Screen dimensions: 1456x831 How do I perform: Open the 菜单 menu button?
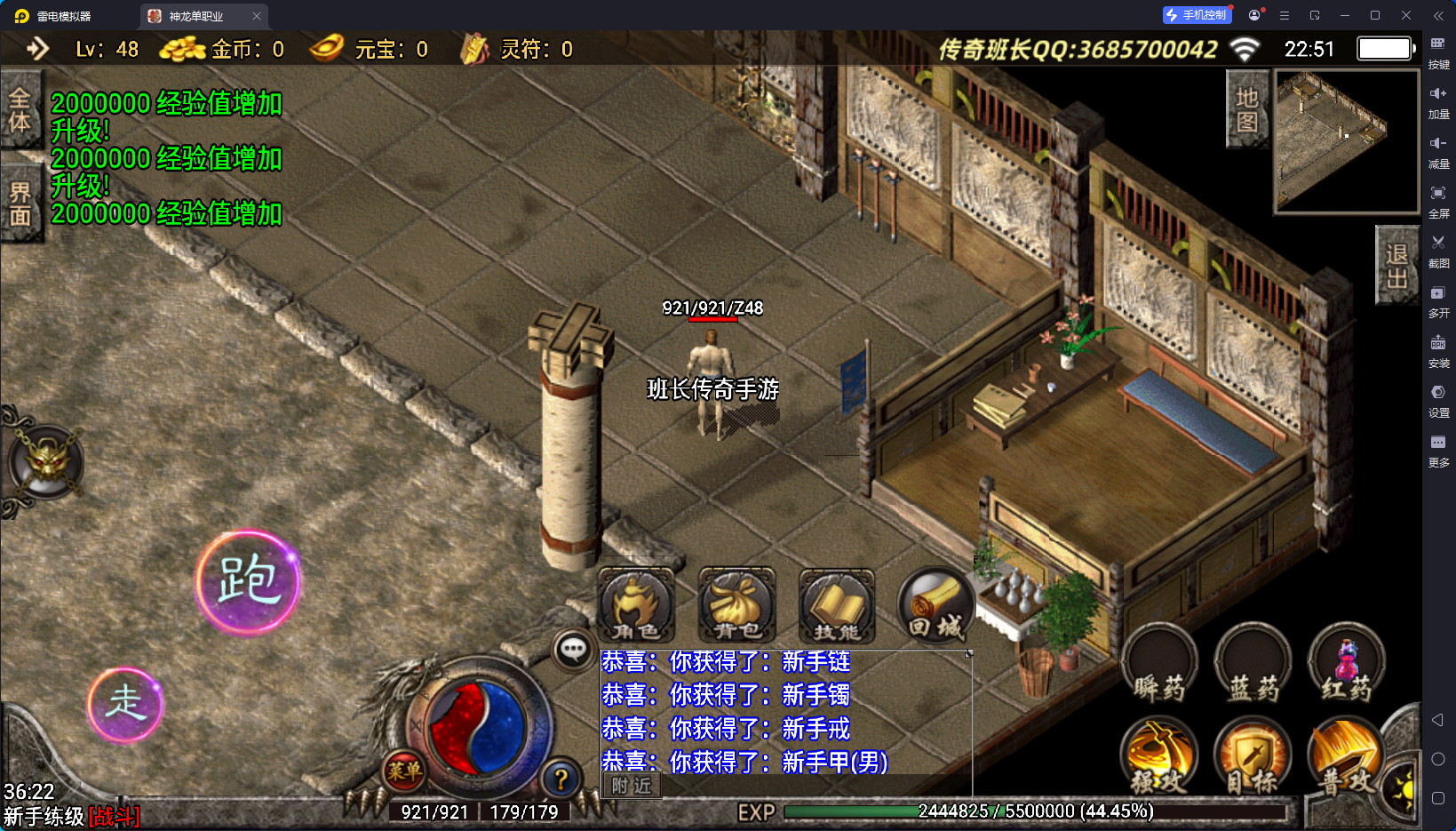[x=404, y=771]
